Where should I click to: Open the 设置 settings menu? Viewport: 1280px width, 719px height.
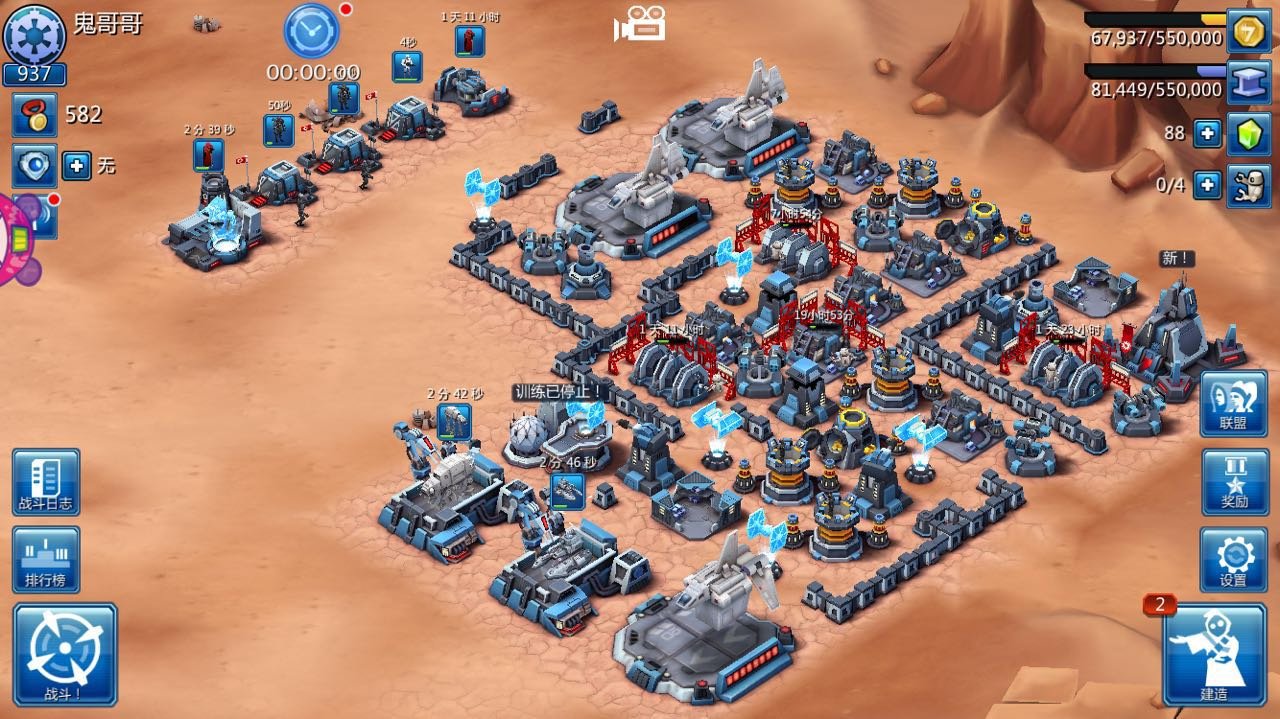pos(1233,559)
